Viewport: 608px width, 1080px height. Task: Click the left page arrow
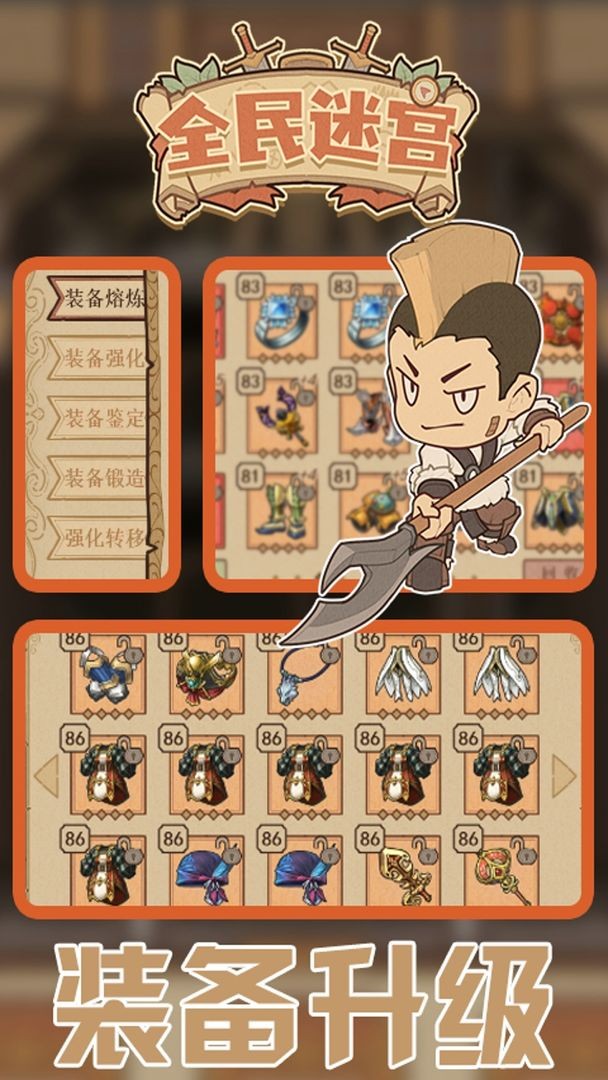coord(46,775)
